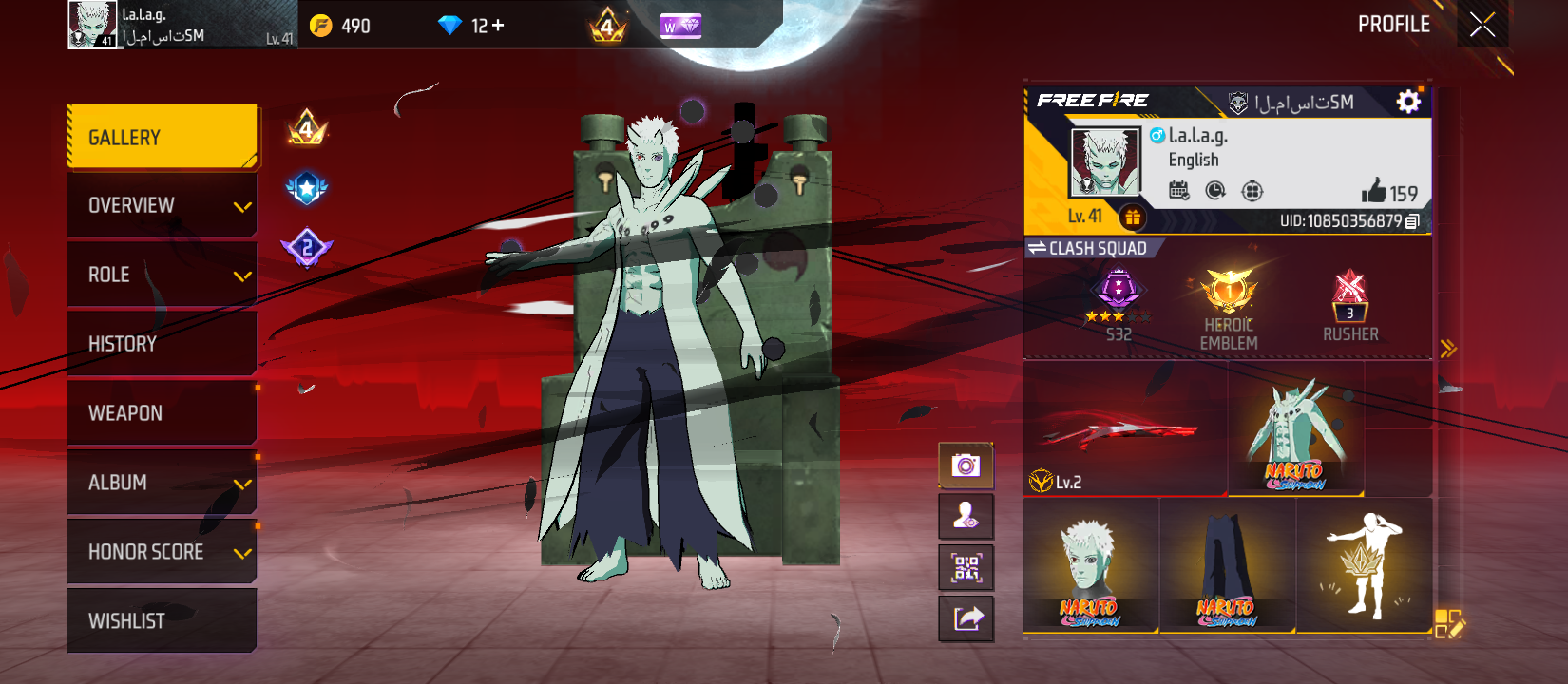This screenshot has width=1568, height=684.
Task: Like the profile with thumbs-up icon
Action: (x=1374, y=191)
